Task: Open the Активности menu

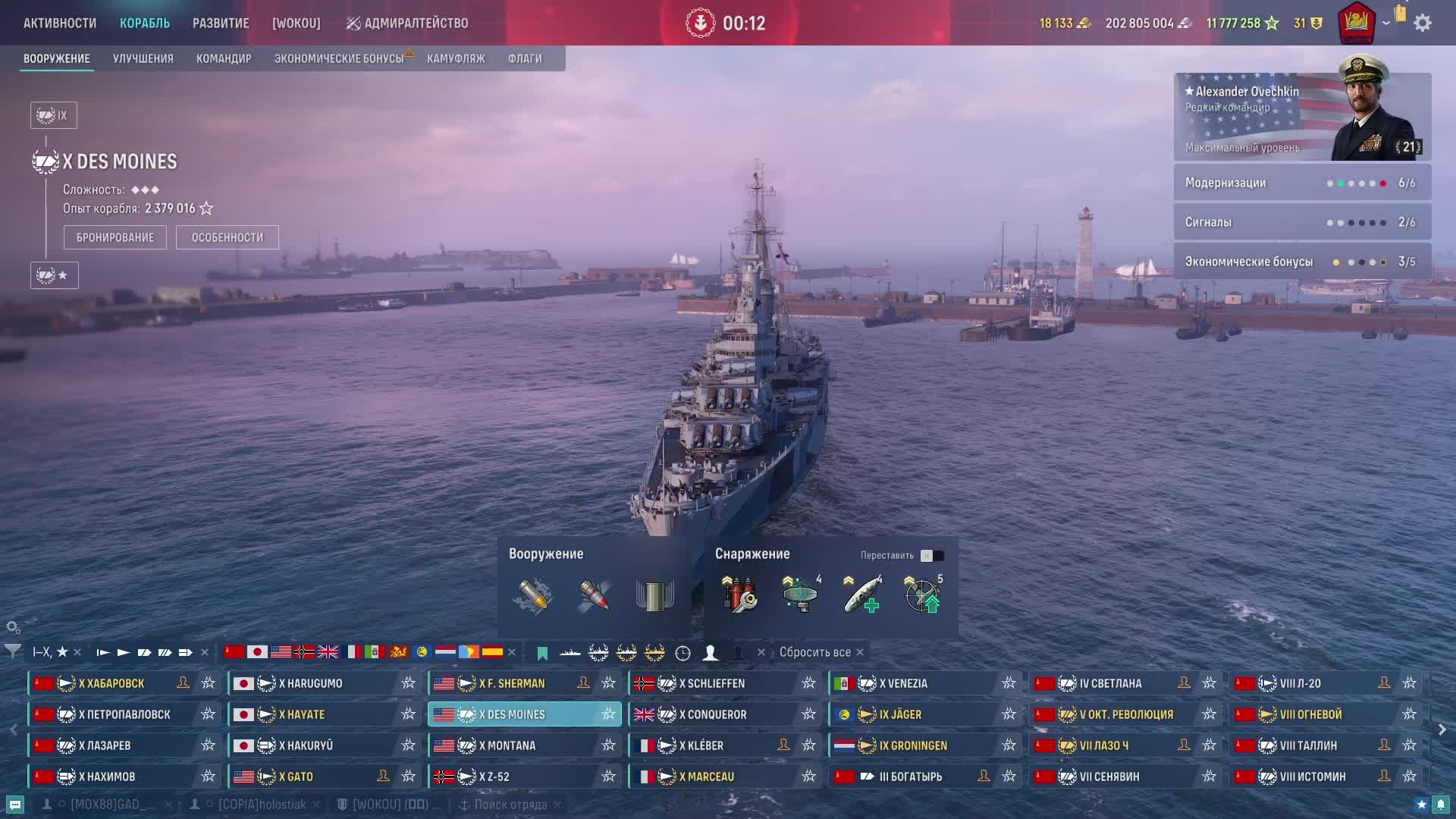Action: [x=60, y=23]
